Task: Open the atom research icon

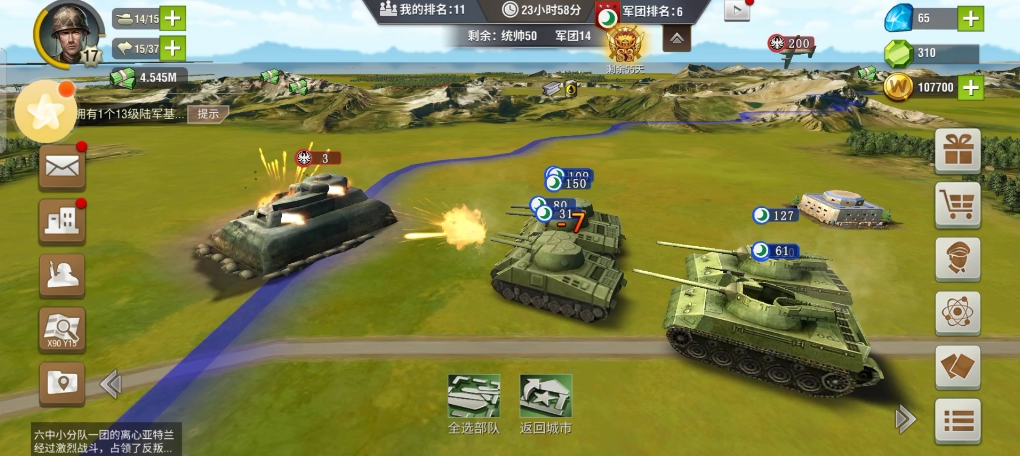Action: pos(957,313)
